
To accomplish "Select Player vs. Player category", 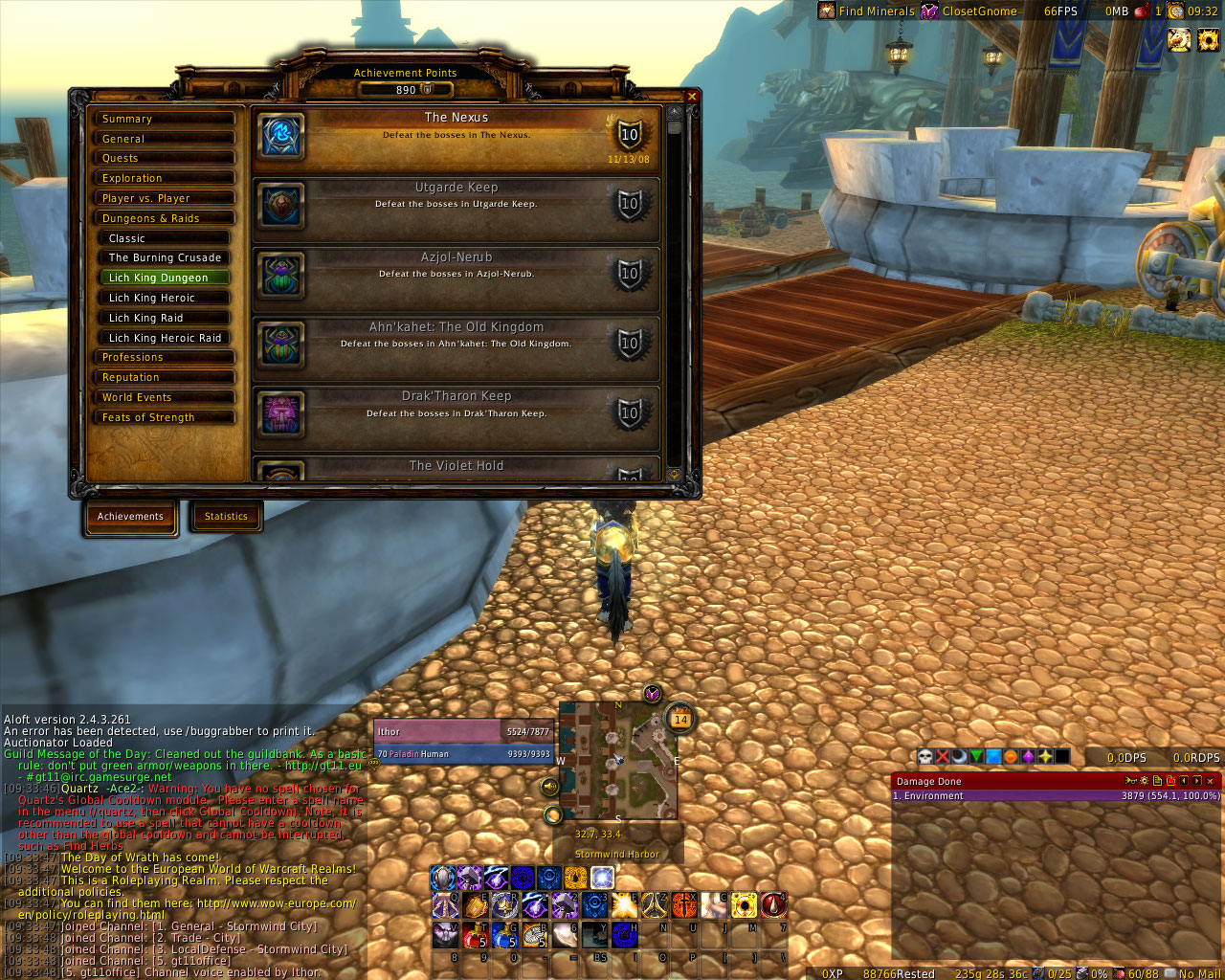I will coord(164,199).
